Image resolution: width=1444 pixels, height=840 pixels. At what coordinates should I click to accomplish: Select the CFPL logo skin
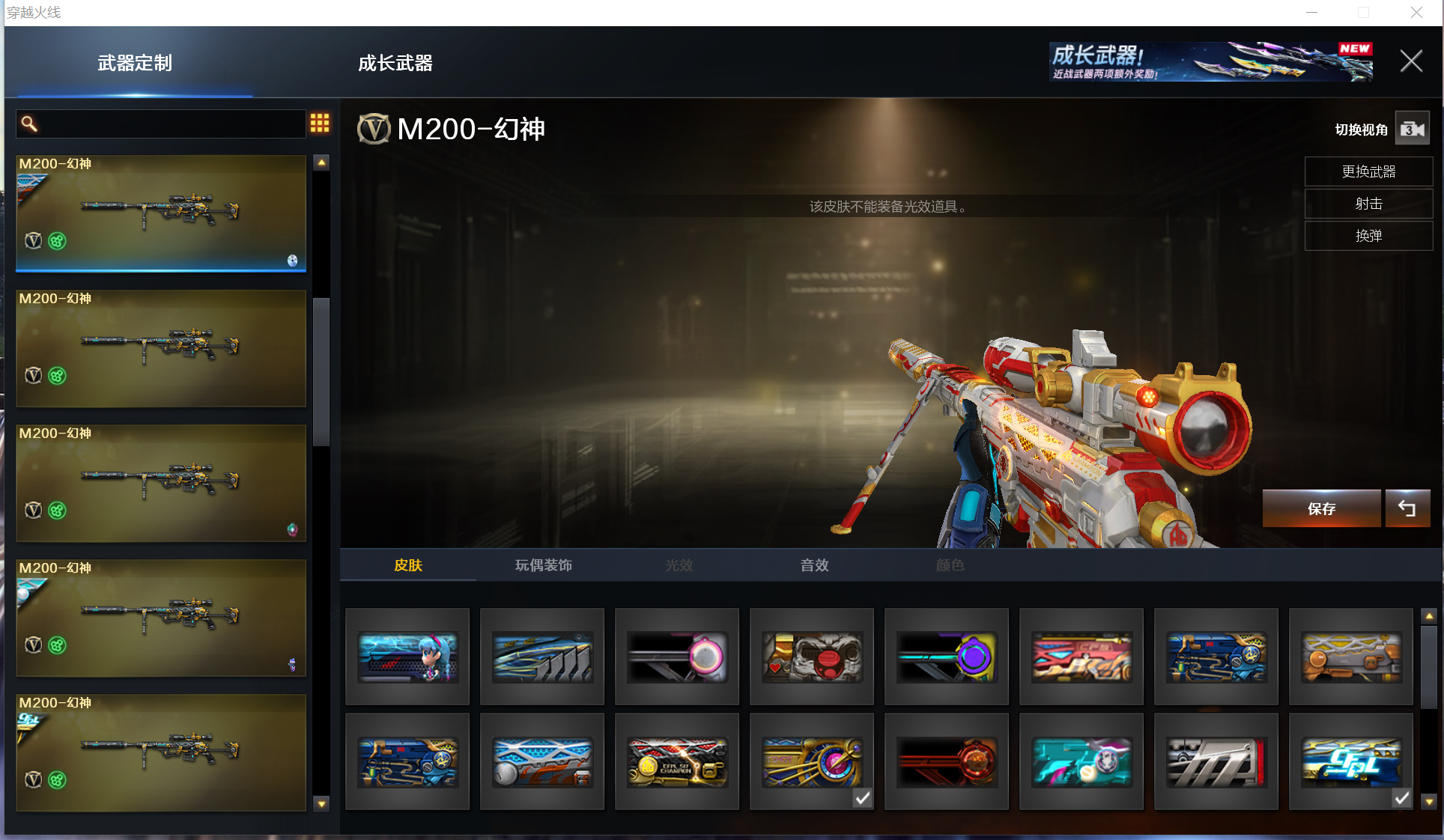[1350, 761]
